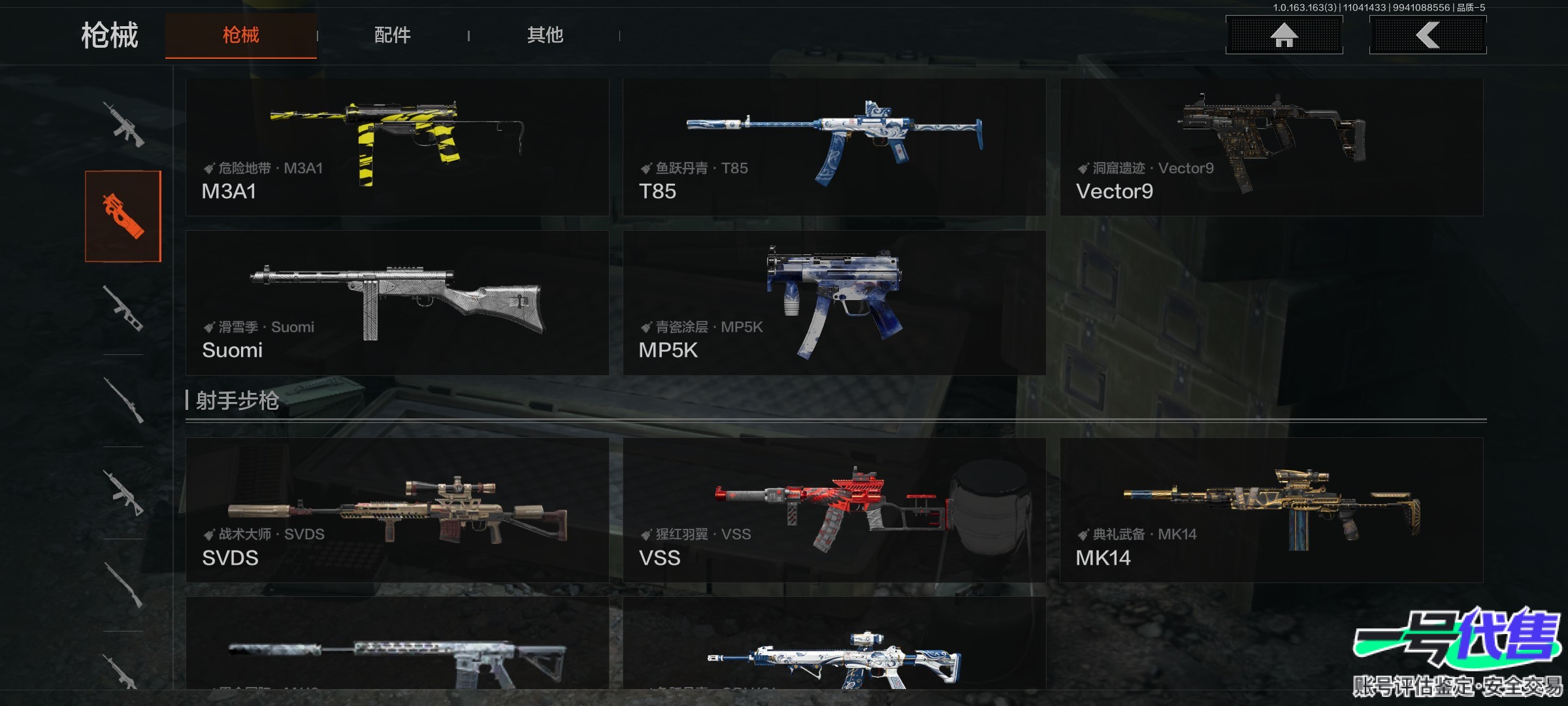Select the 危险地带 M3A1 skin card

click(x=397, y=147)
